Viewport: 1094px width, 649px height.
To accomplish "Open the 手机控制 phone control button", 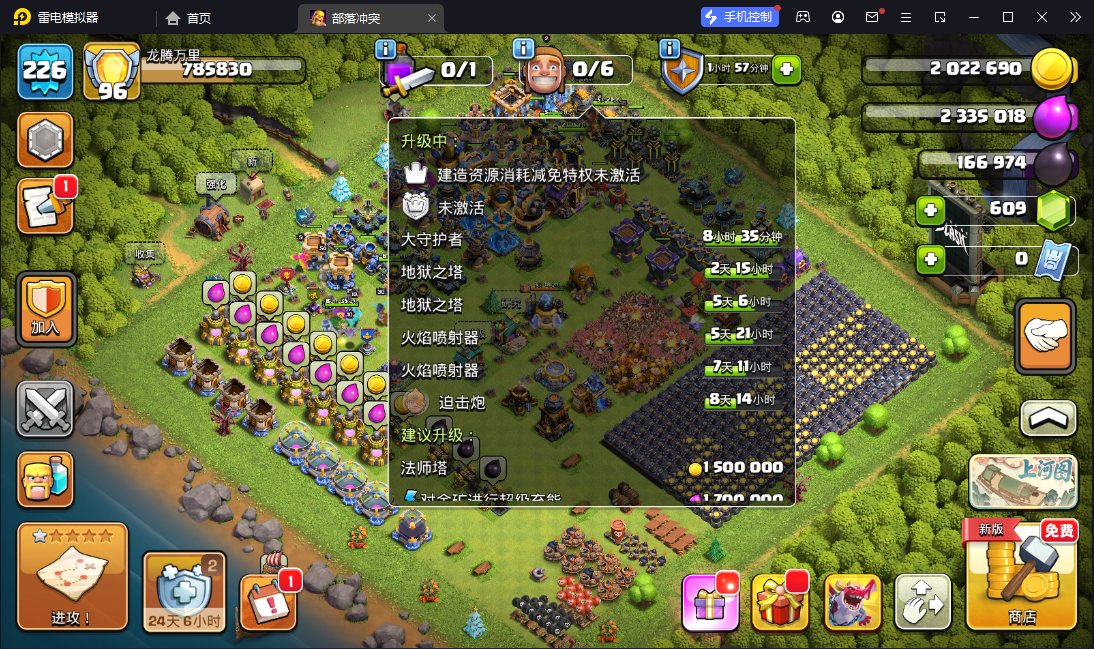I will tap(739, 17).
